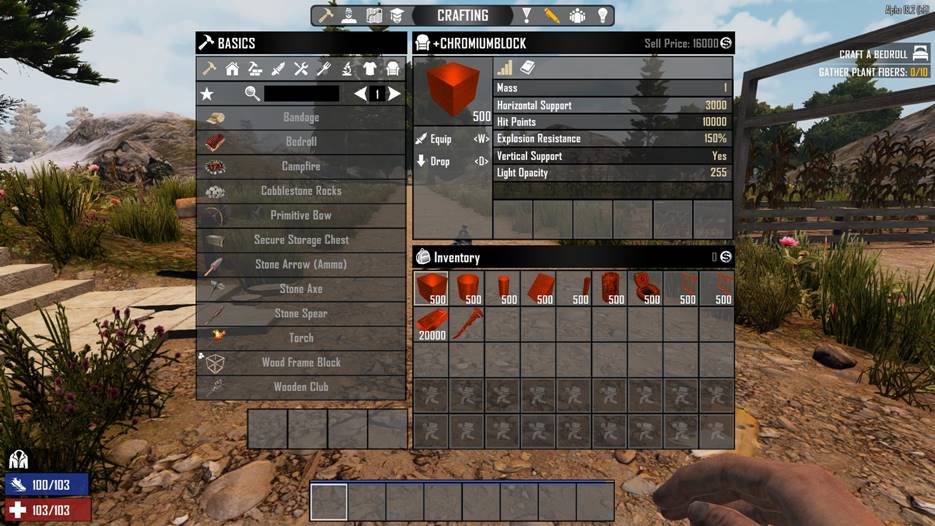This screenshot has width=935, height=526.
Task: Select the Bedroll recipe
Action: click(x=301, y=142)
